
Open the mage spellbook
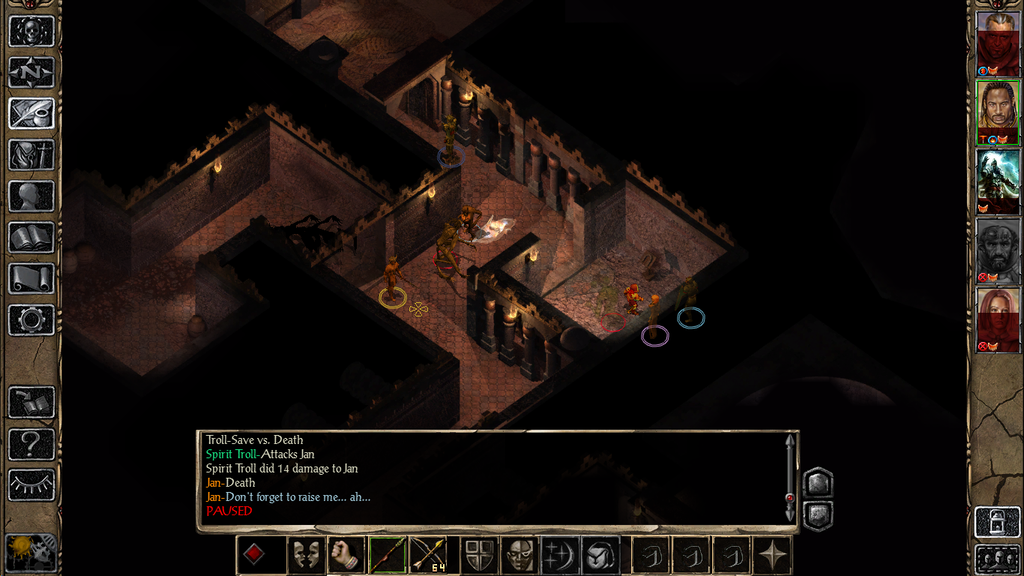tap(31, 237)
